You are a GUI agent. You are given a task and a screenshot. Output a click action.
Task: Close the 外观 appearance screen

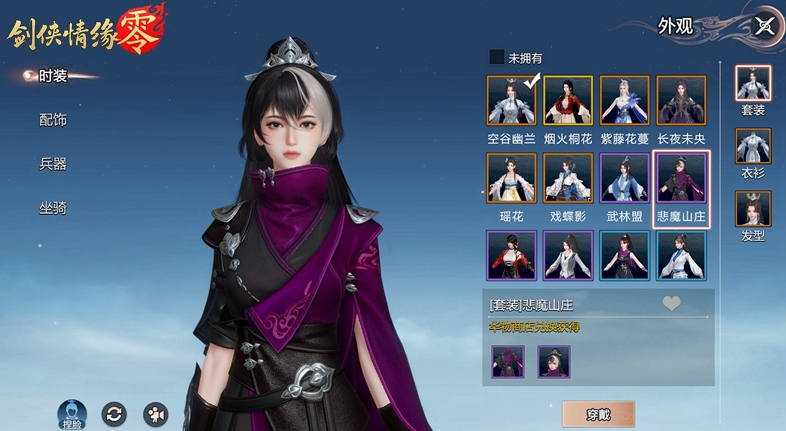tap(765, 26)
